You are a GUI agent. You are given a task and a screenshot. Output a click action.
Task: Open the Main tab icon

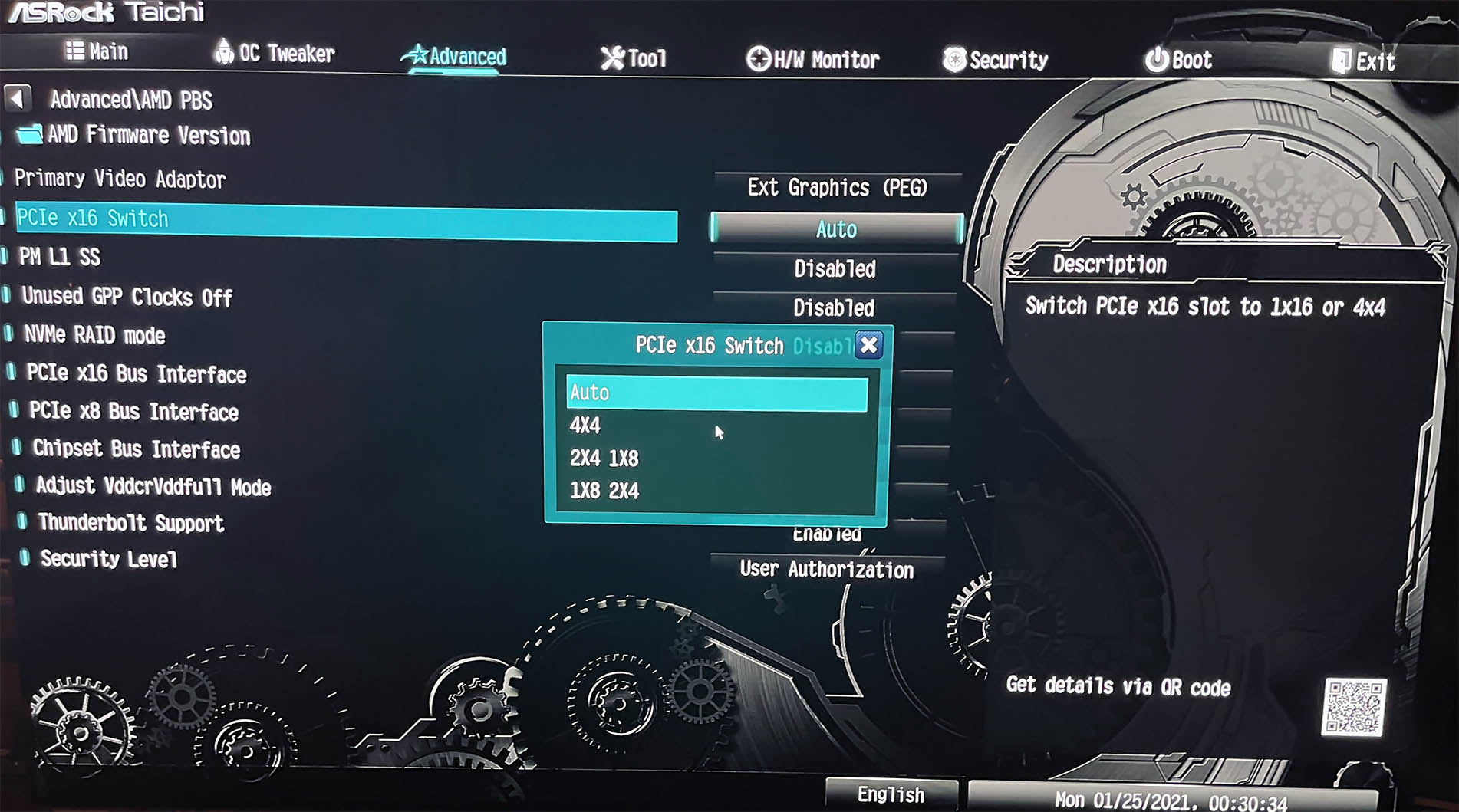[x=77, y=51]
